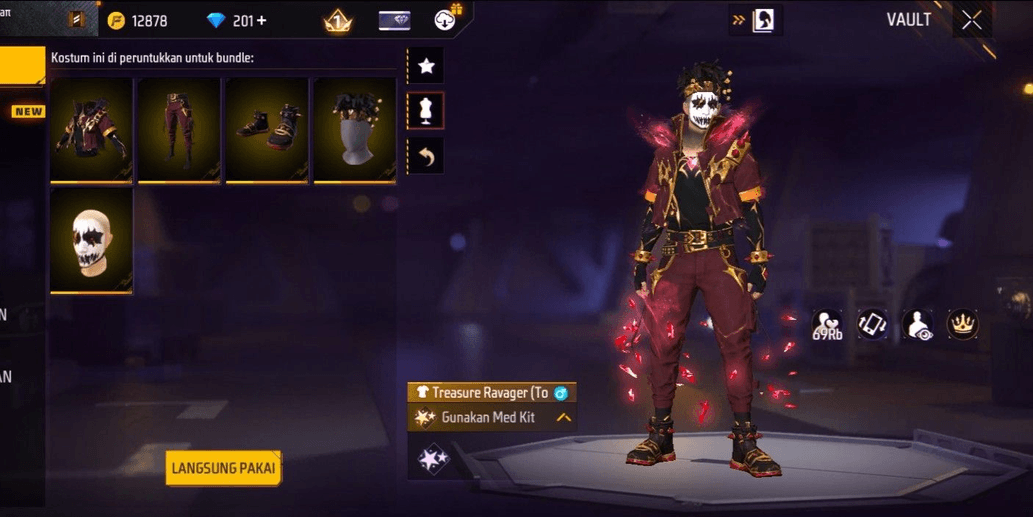Toggle the phone rotate view icon
1033x517 pixels.
(872, 324)
